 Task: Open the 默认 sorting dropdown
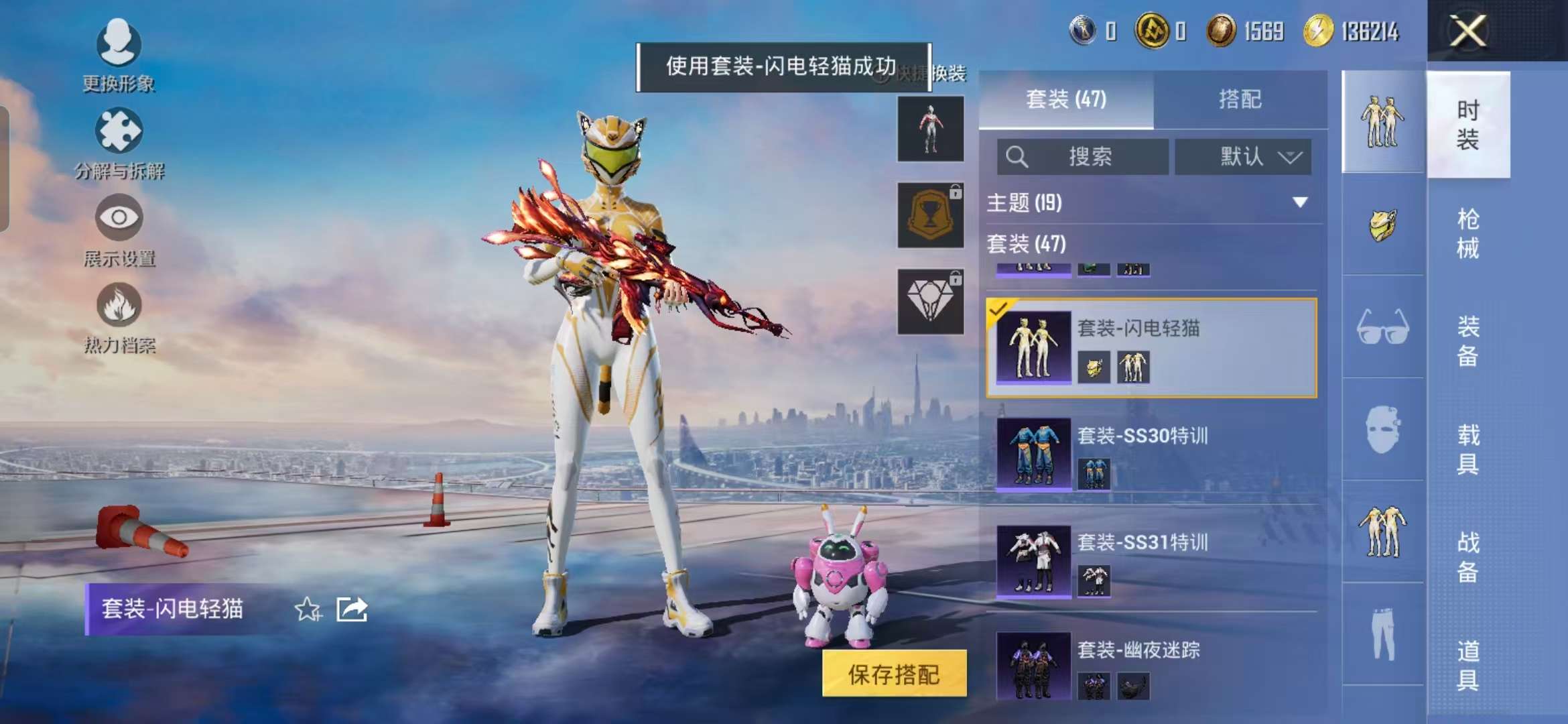[1244, 157]
